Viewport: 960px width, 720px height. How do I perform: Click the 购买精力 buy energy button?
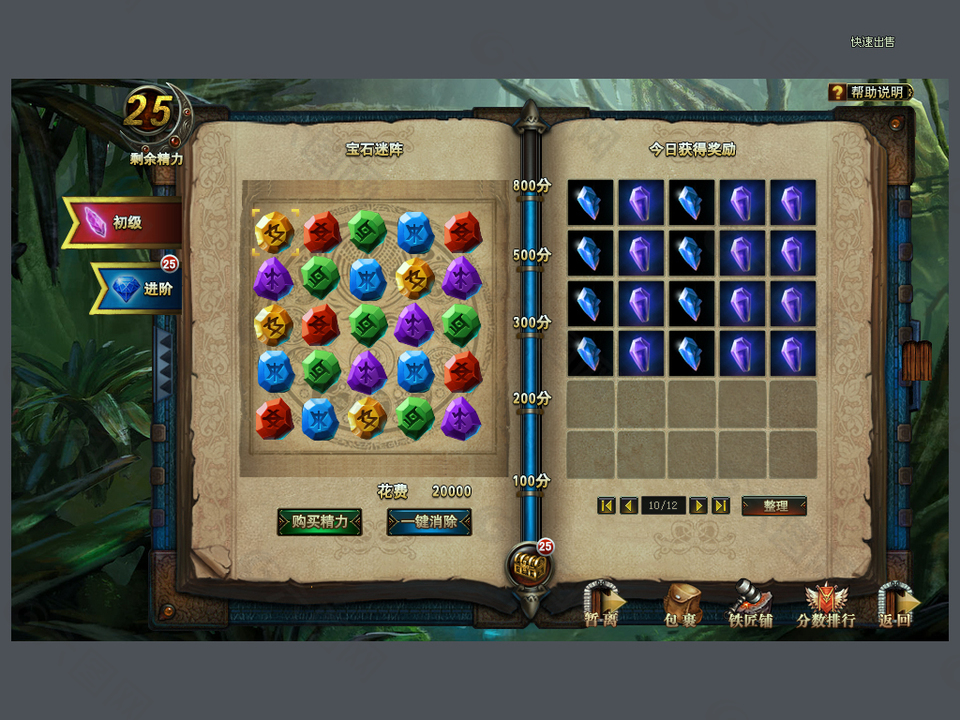[319, 521]
